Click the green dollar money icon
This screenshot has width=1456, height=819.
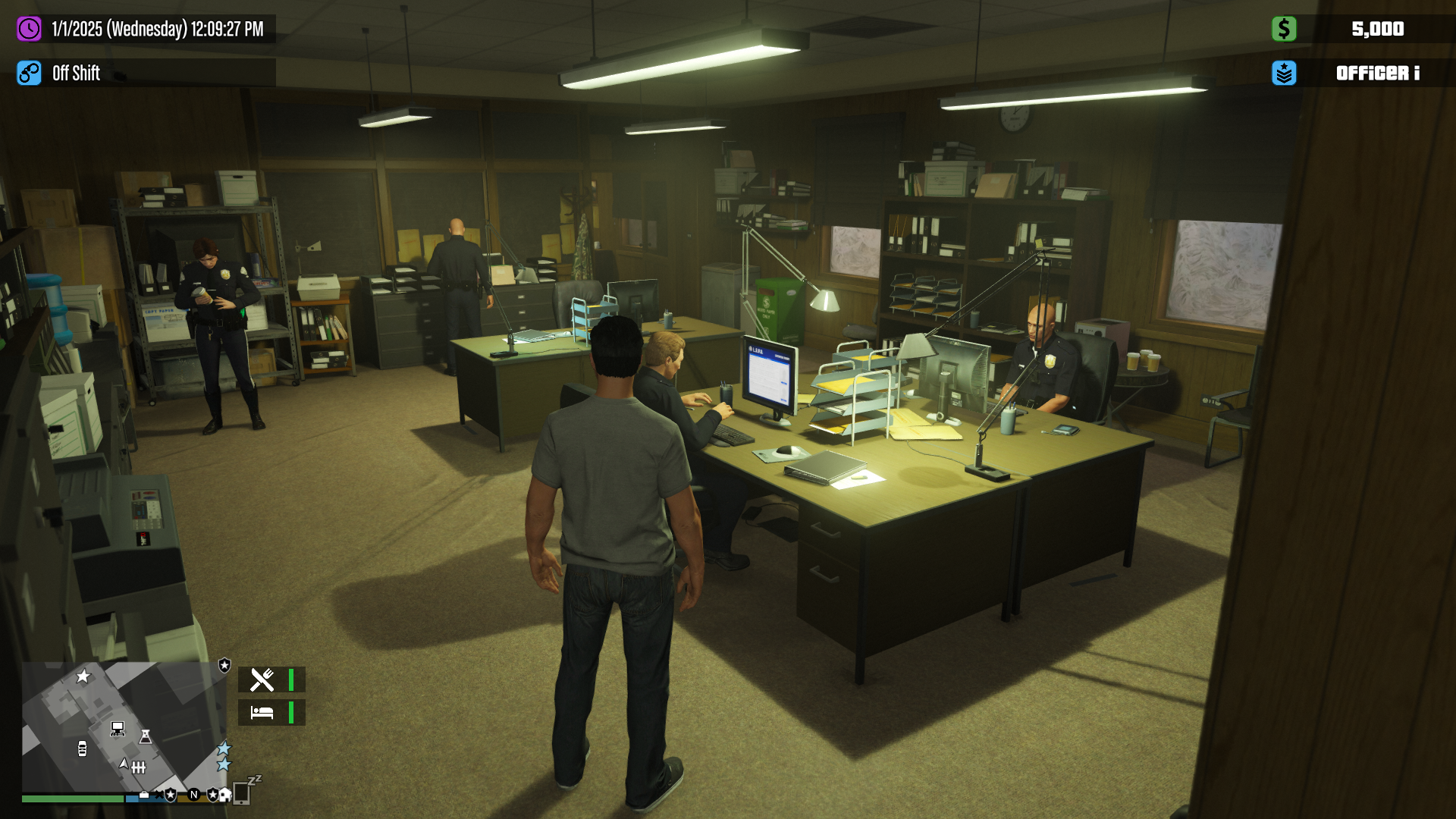point(1283,30)
